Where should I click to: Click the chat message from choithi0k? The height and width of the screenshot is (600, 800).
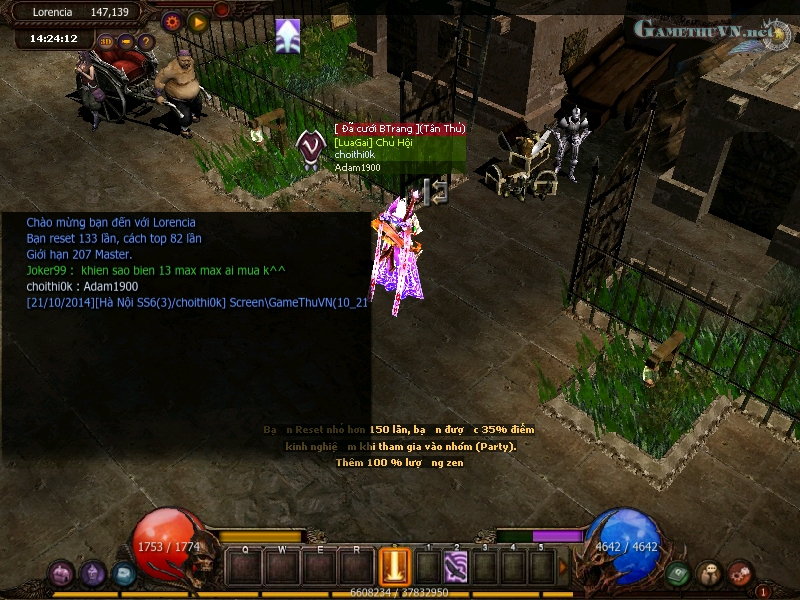[x=82, y=287]
